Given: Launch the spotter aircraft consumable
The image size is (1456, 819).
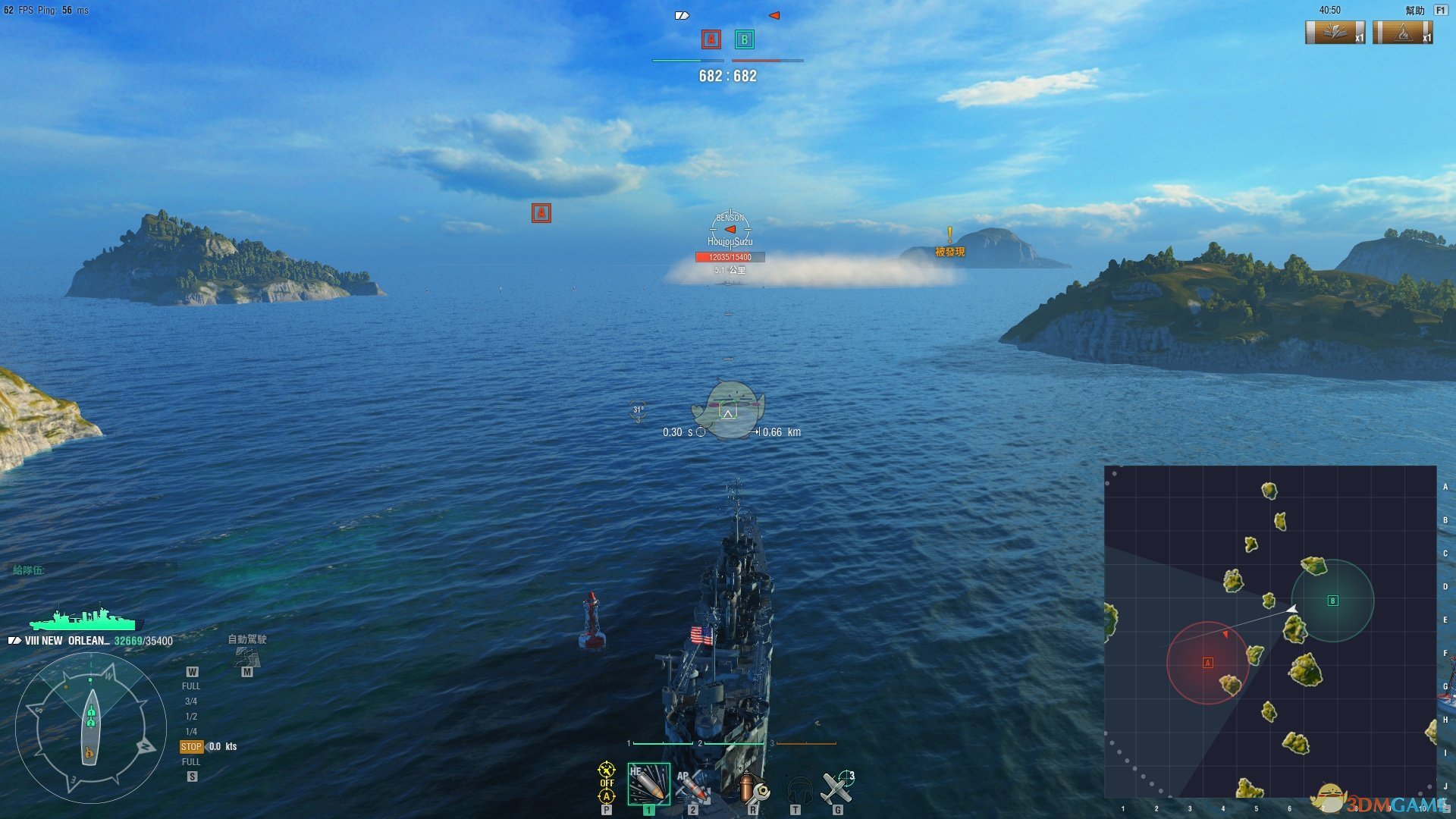Looking at the screenshot, I should point(839,787).
